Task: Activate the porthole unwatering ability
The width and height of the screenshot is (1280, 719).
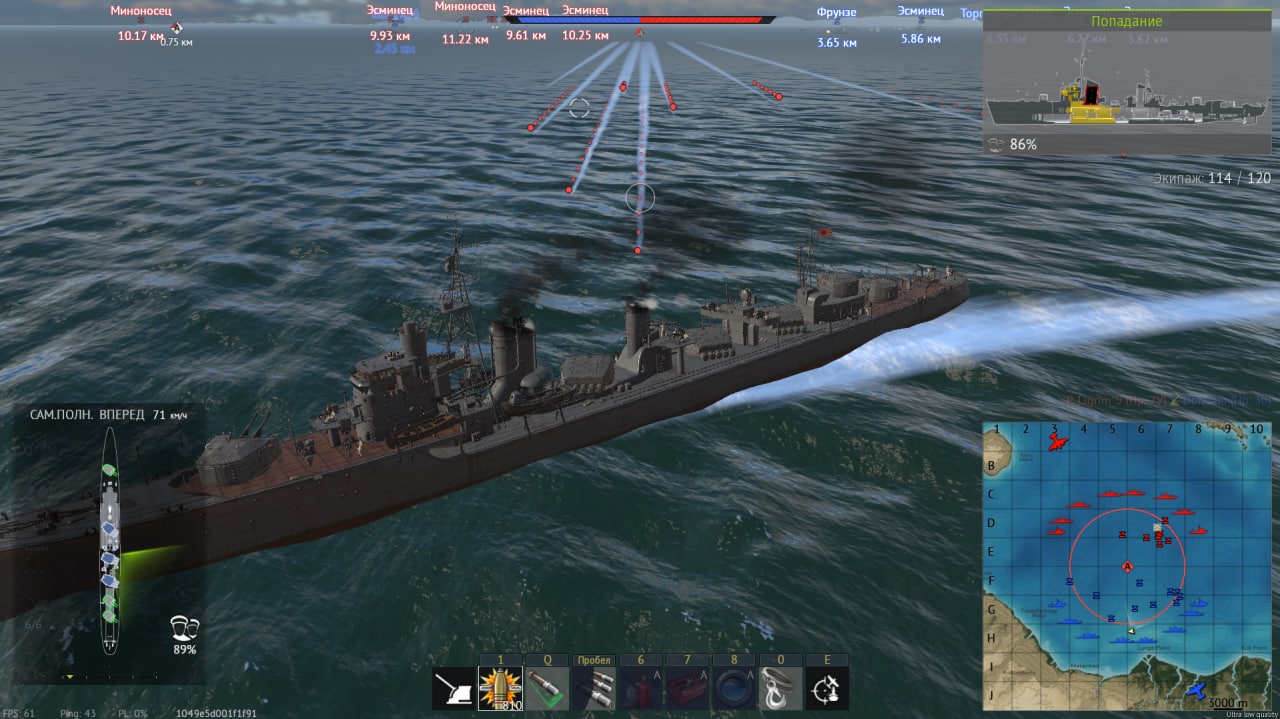Action: (x=735, y=689)
